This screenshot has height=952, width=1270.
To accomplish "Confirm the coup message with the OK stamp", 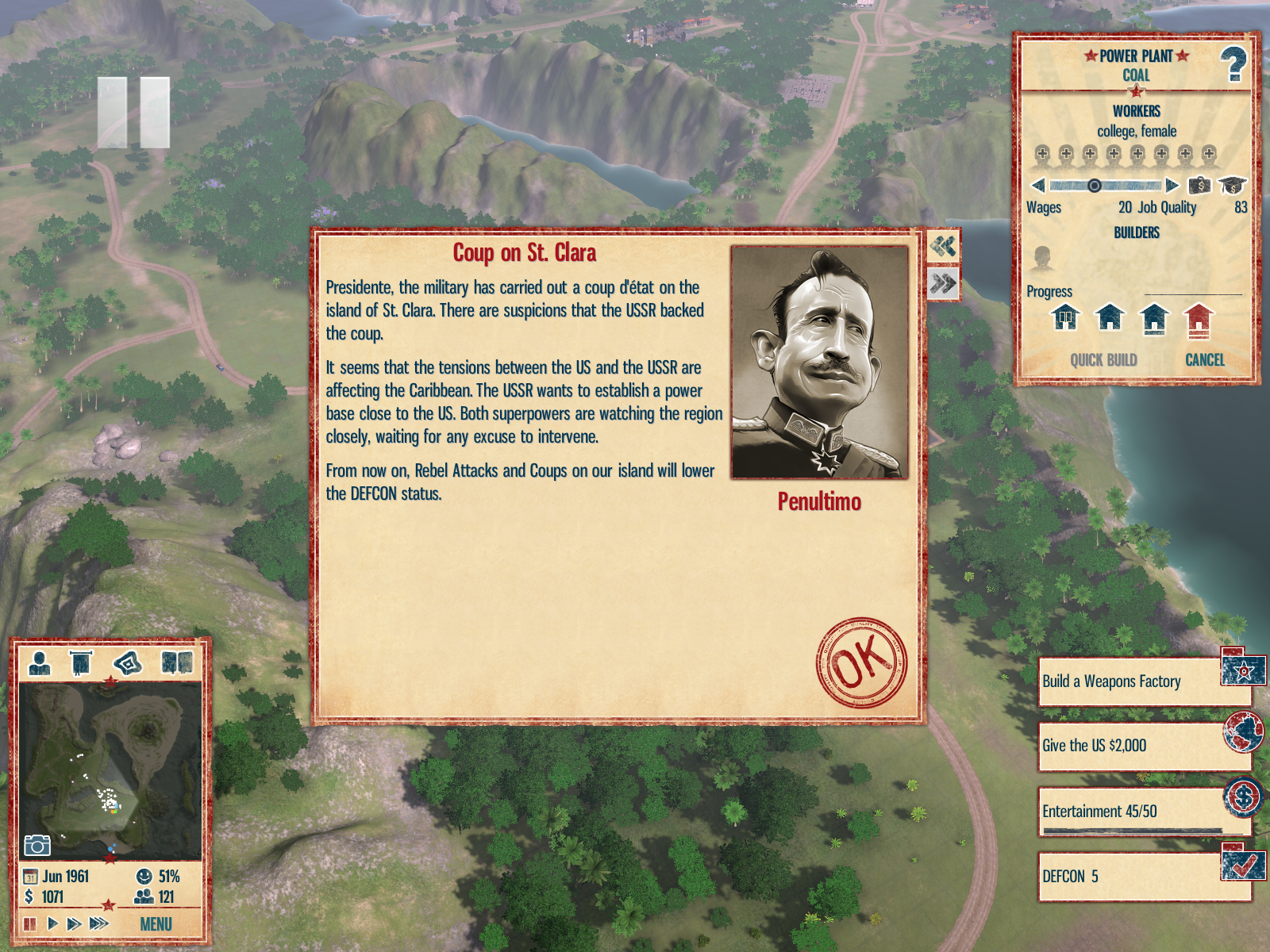I will pyautogui.click(x=861, y=662).
